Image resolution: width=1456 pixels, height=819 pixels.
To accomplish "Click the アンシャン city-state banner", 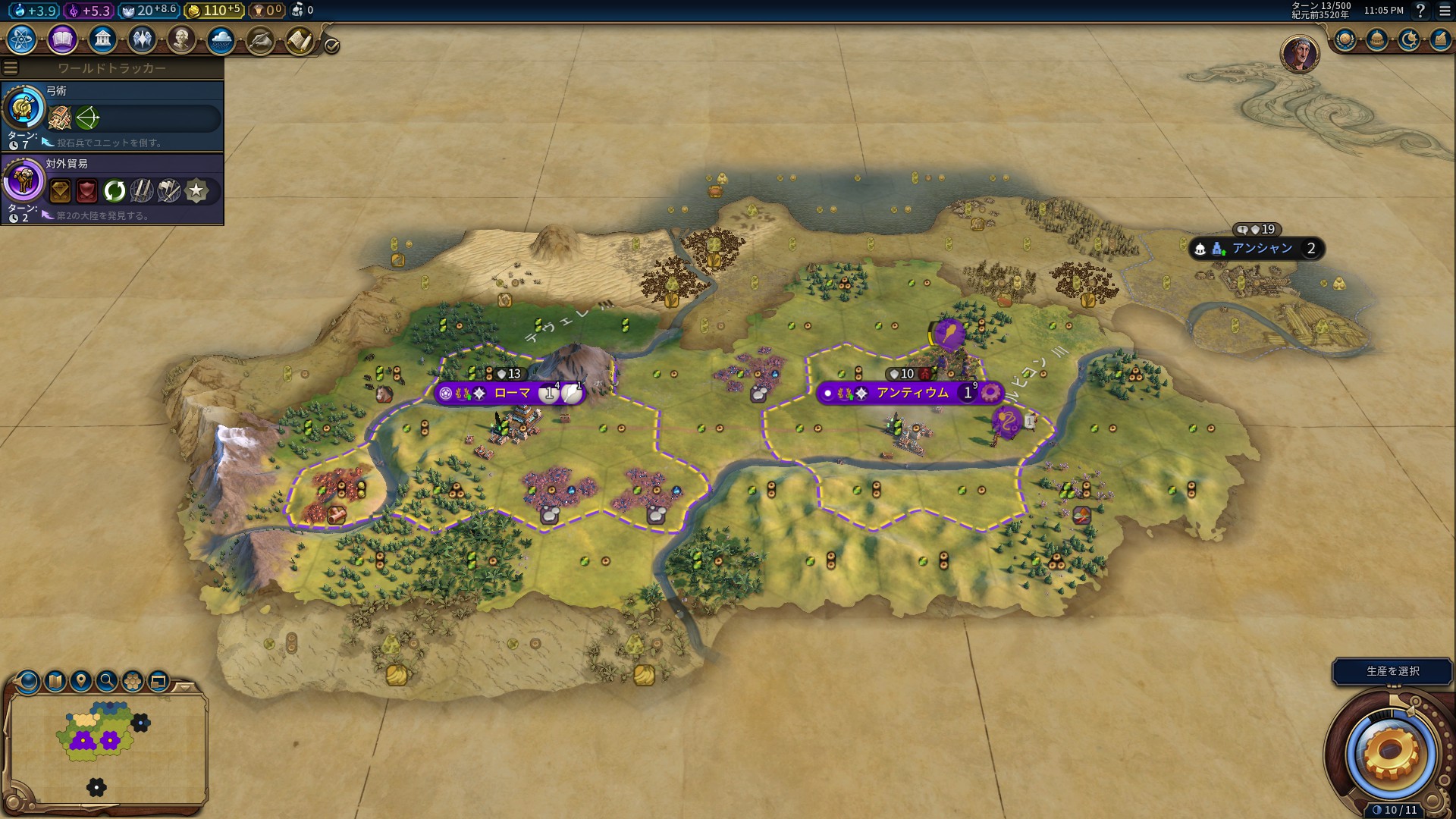I will (1261, 249).
